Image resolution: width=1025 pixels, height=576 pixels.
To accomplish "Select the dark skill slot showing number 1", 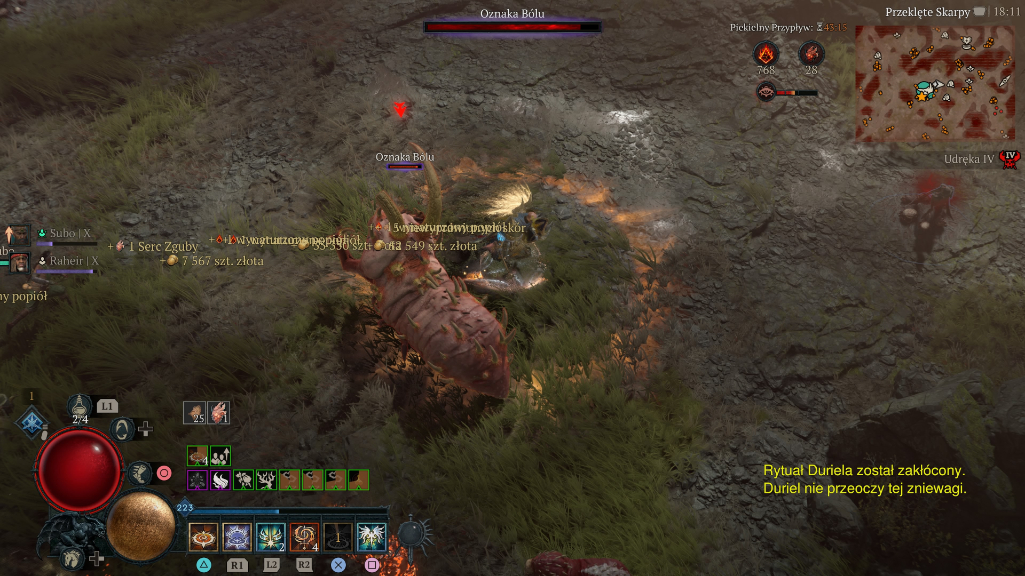I will click(338, 537).
